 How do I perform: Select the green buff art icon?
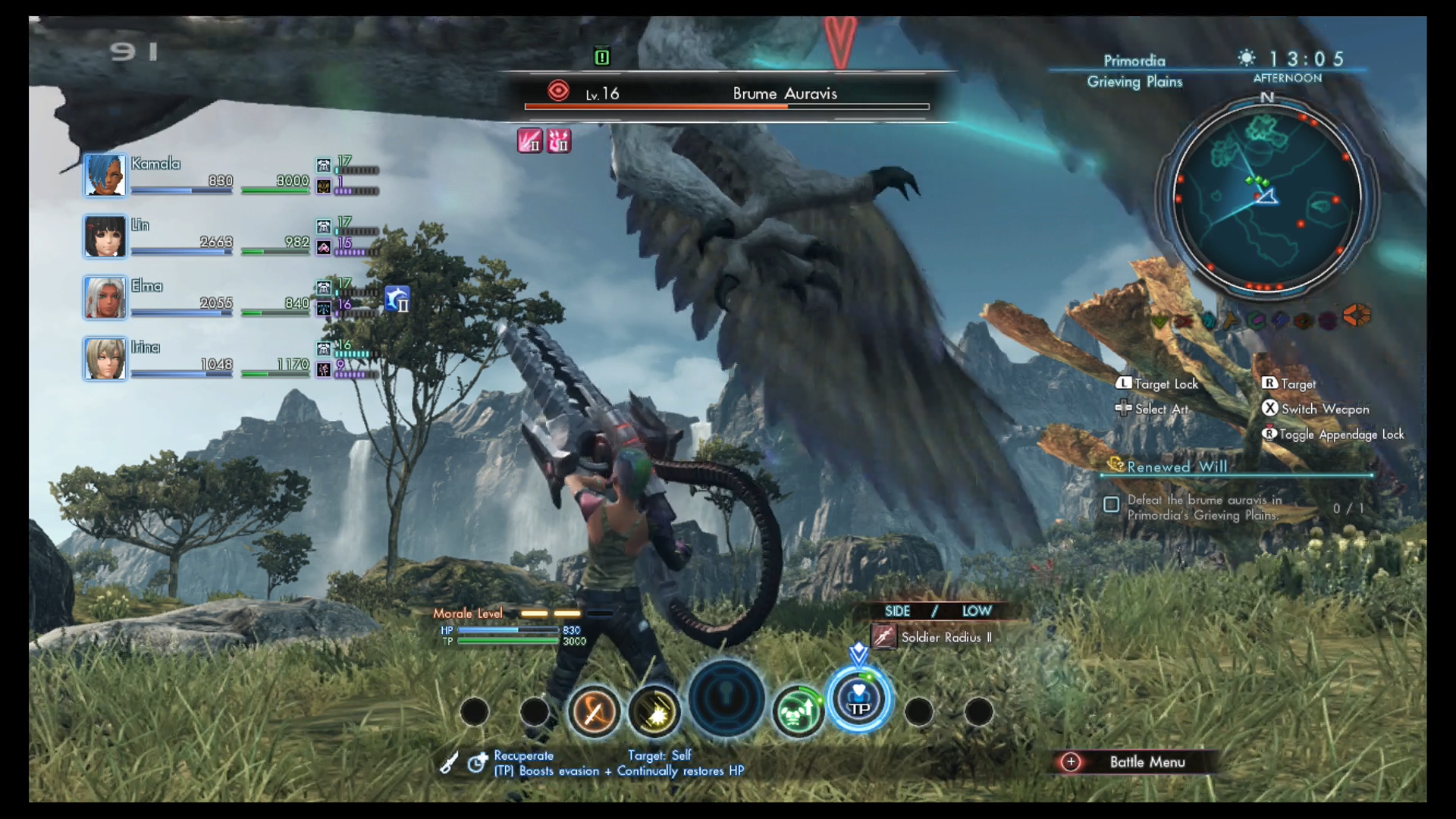(x=797, y=711)
